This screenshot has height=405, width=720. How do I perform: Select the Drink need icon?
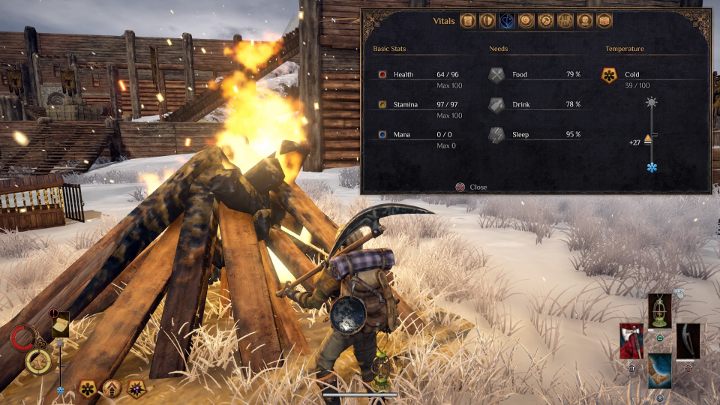click(x=497, y=104)
